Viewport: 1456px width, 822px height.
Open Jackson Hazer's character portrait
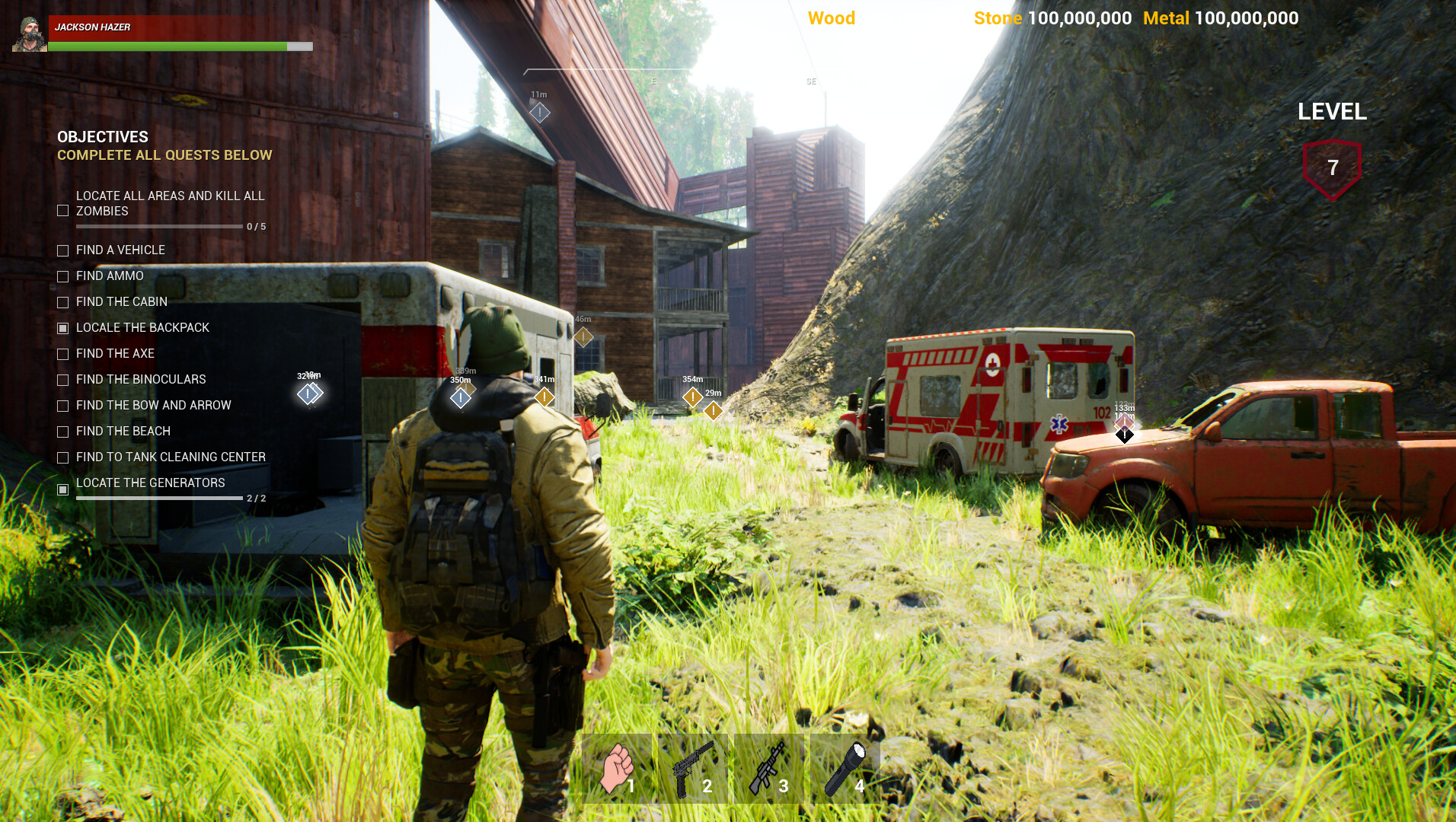point(28,34)
